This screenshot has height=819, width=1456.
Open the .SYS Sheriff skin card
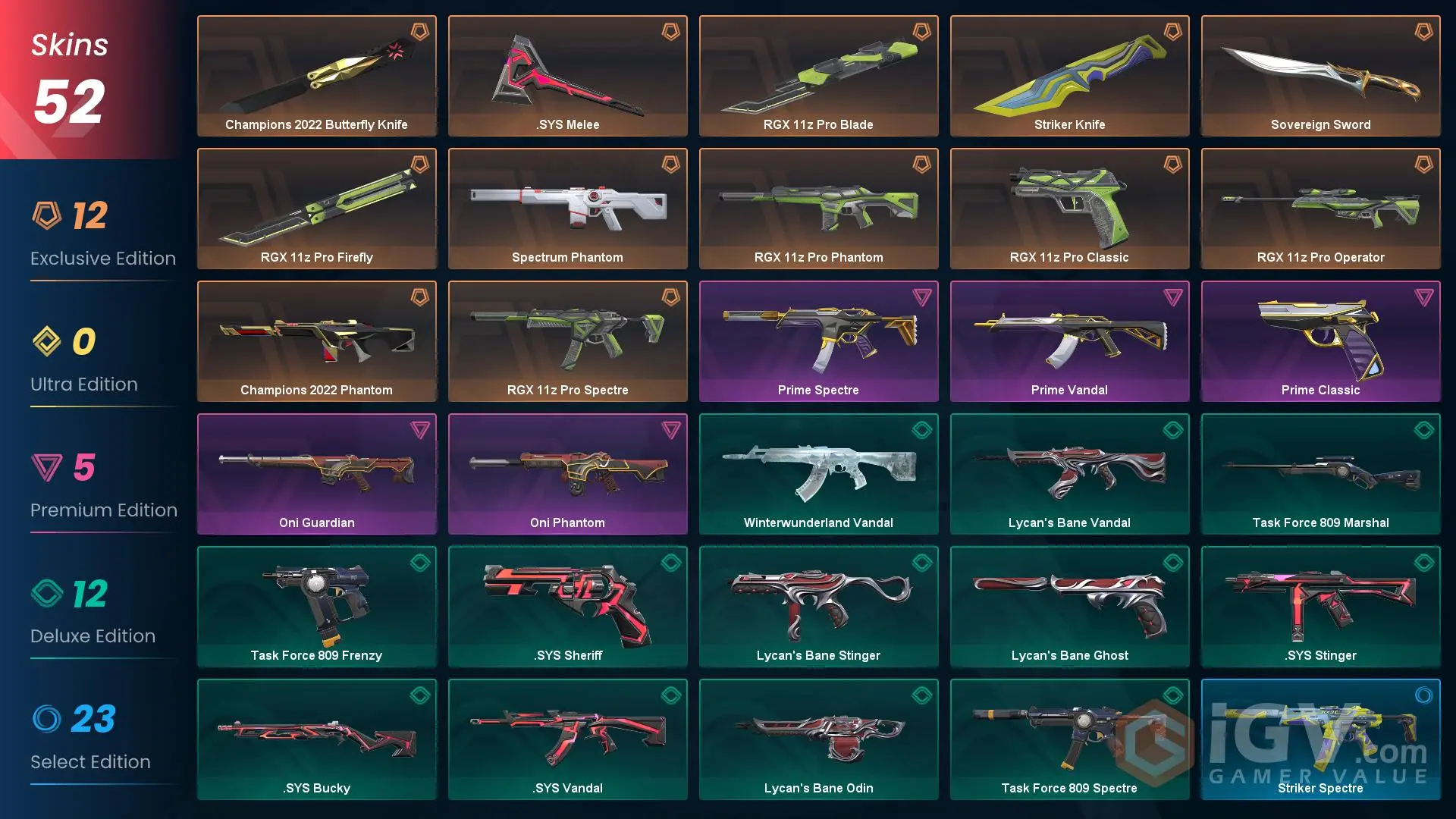[x=567, y=607]
